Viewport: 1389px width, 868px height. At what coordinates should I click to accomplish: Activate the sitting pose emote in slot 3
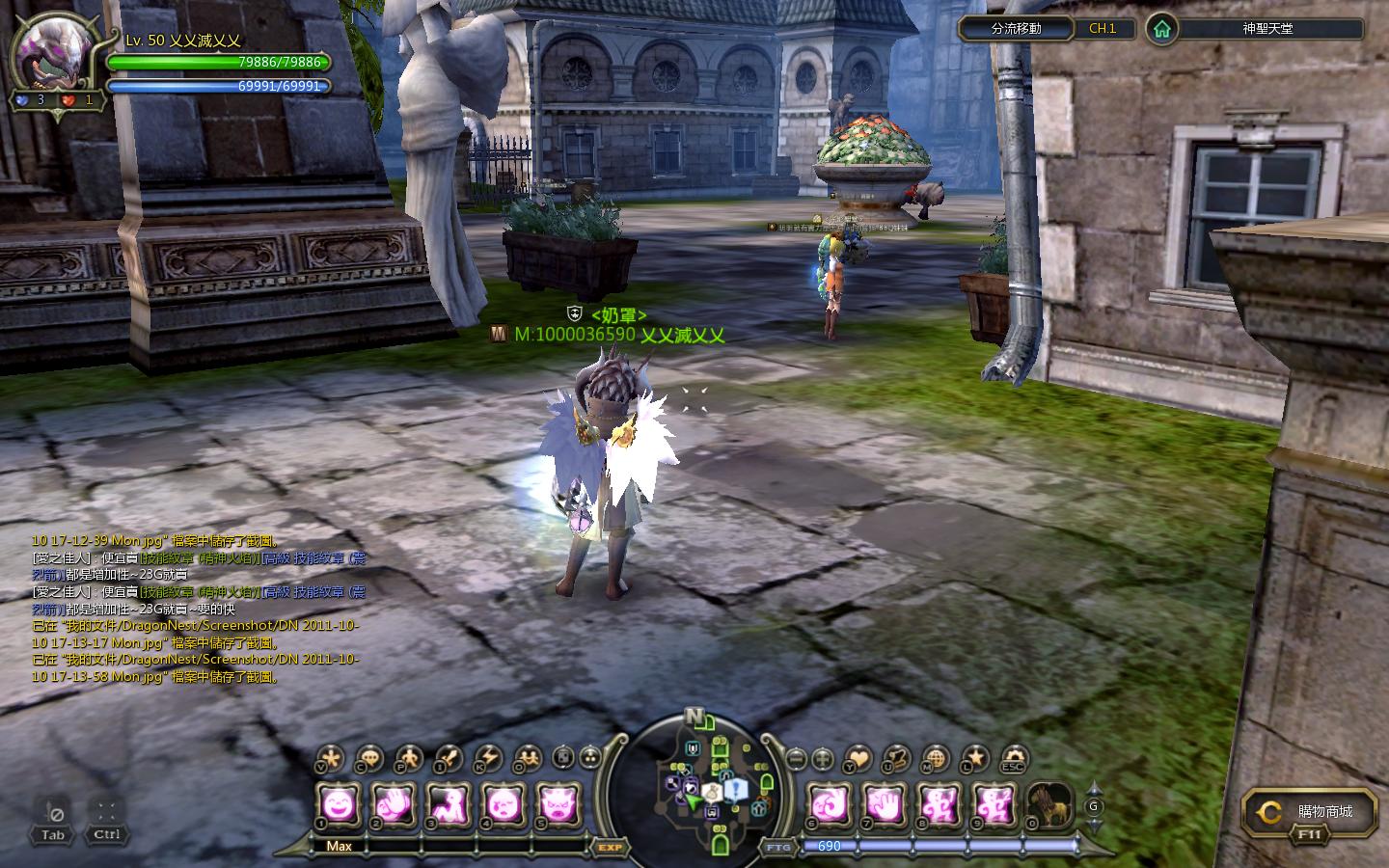pyautogui.click(x=449, y=802)
